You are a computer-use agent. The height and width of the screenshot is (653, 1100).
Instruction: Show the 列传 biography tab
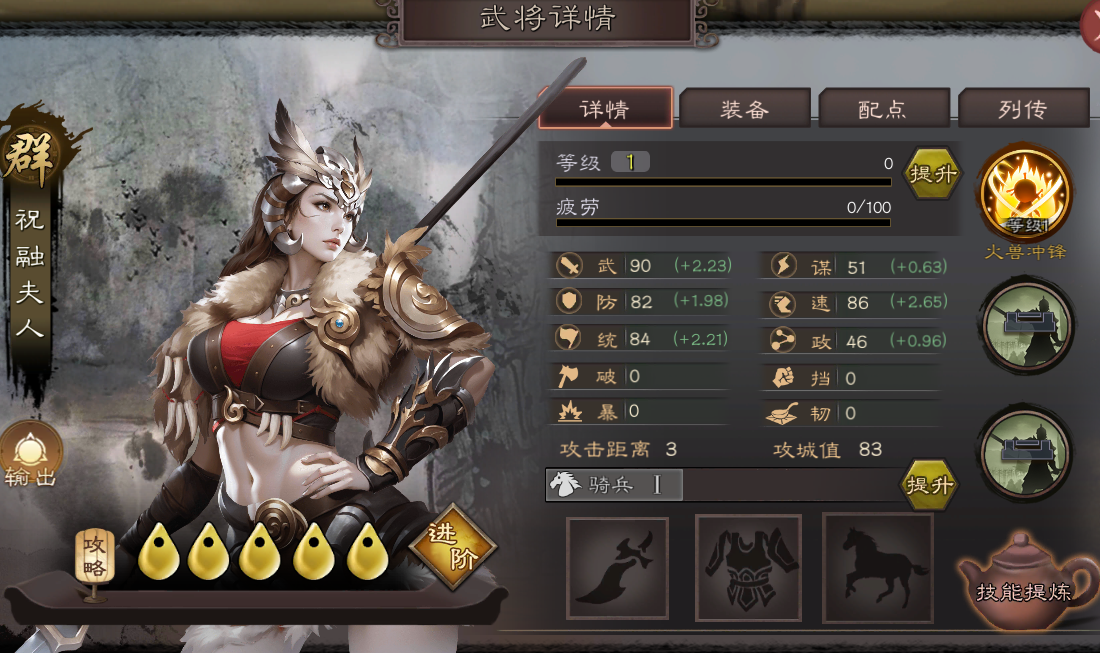coord(1022,109)
